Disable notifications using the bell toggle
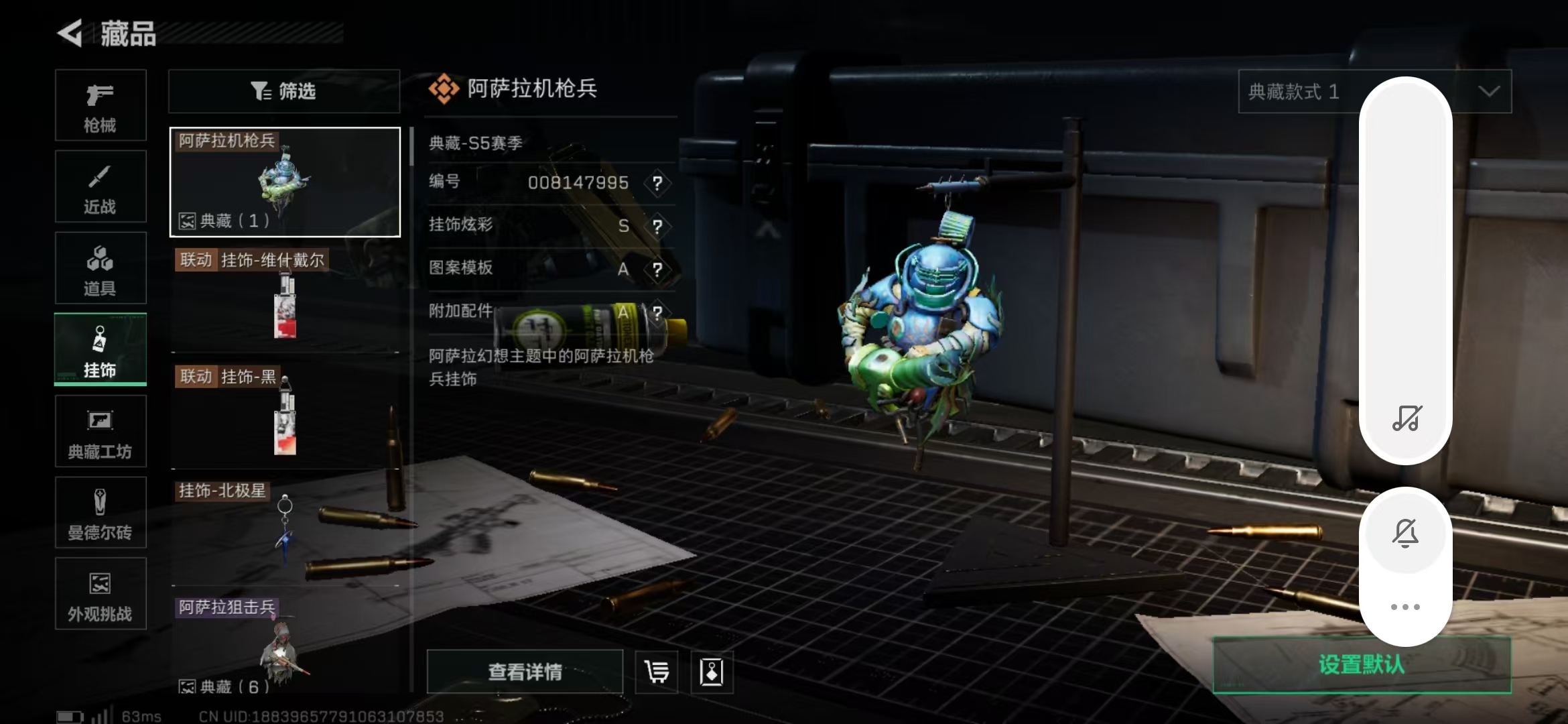This screenshot has height=724, width=1568. (x=1406, y=532)
